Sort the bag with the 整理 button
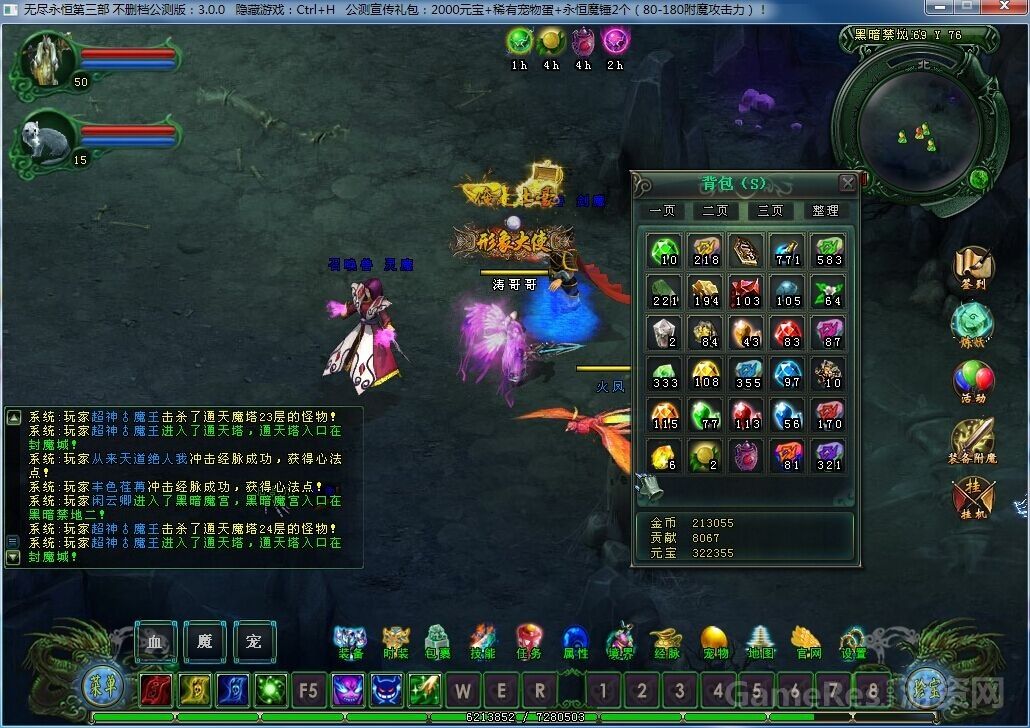 825,211
